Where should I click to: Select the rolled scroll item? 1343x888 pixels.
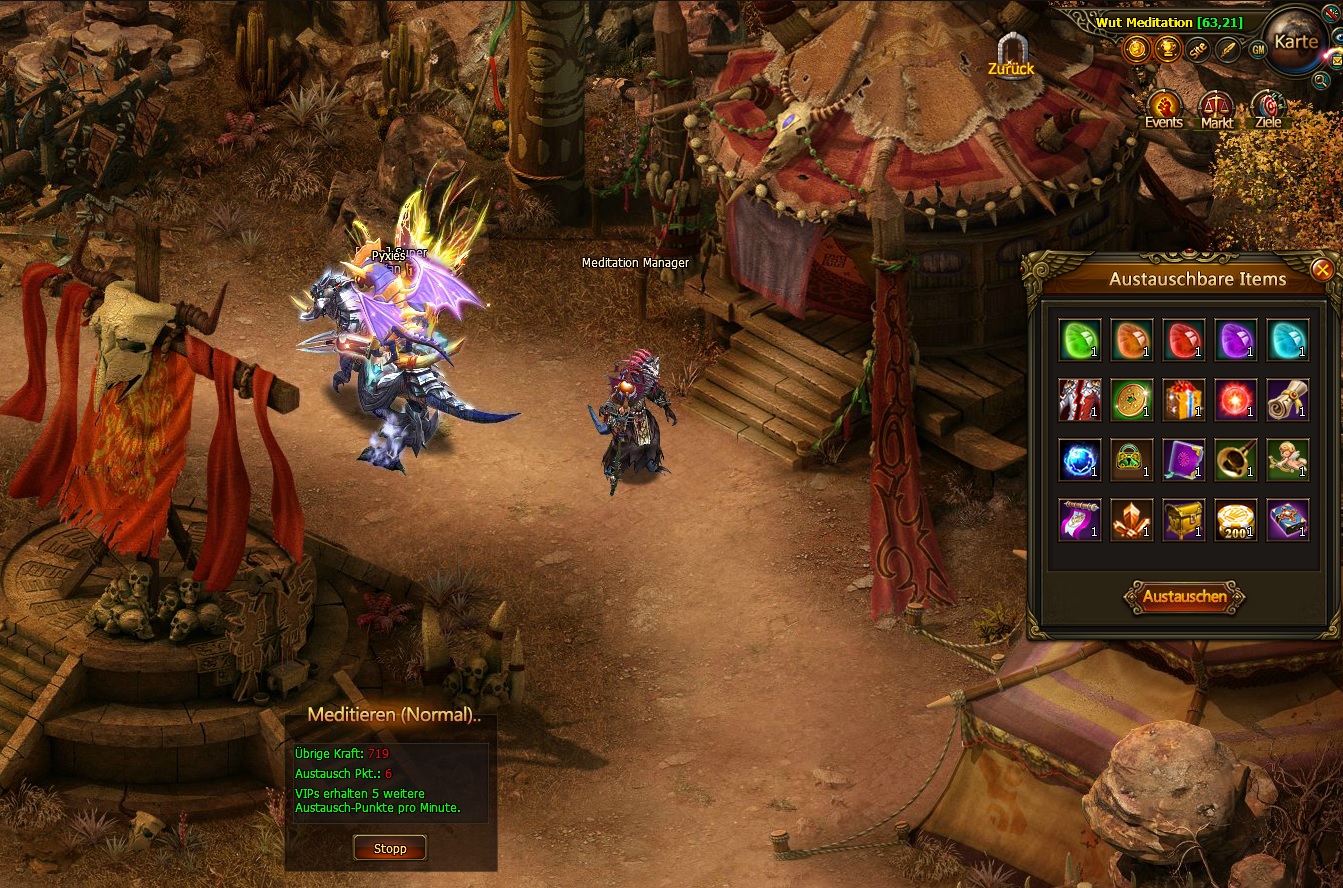coord(1288,400)
